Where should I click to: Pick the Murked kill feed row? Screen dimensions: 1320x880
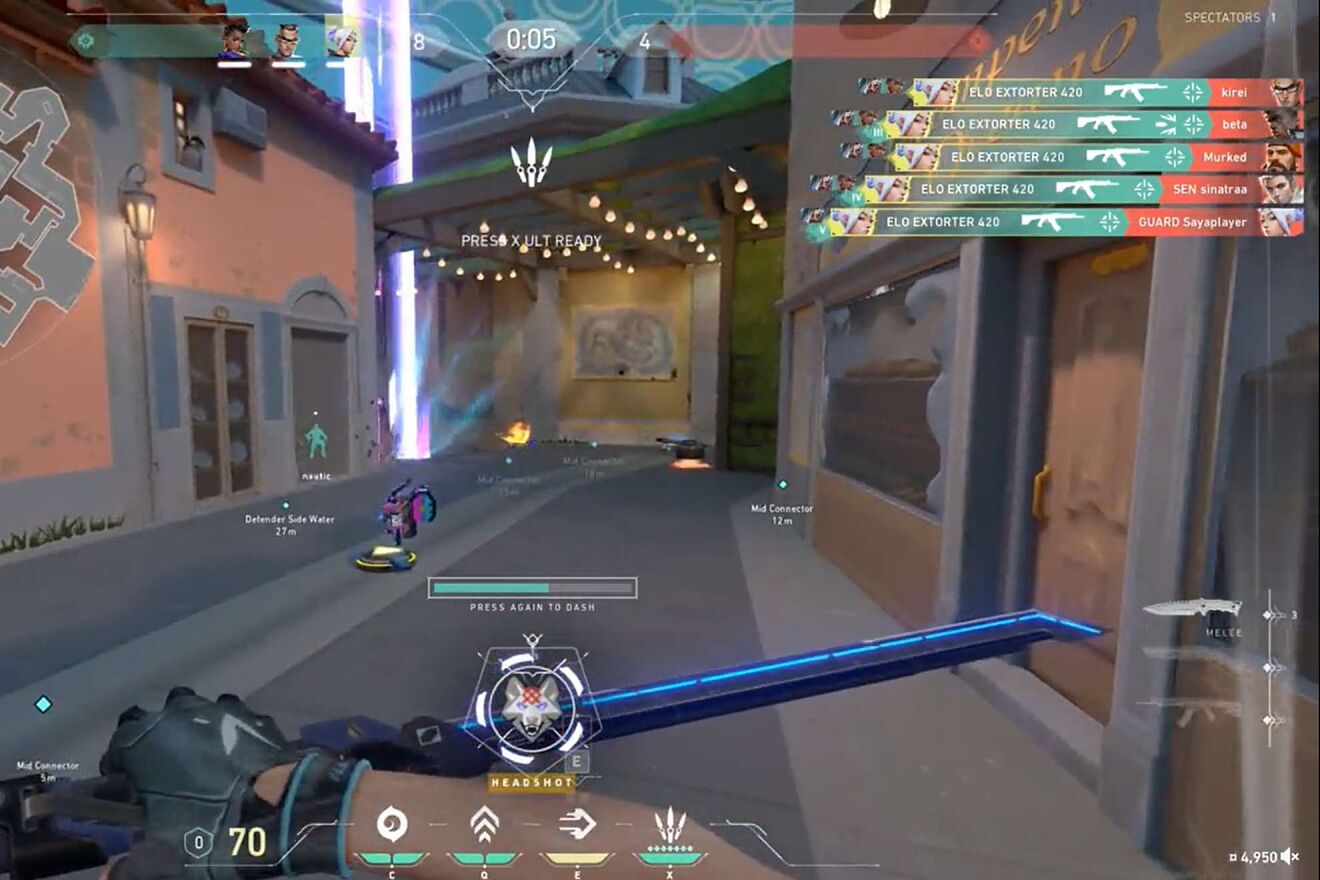click(x=1070, y=157)
